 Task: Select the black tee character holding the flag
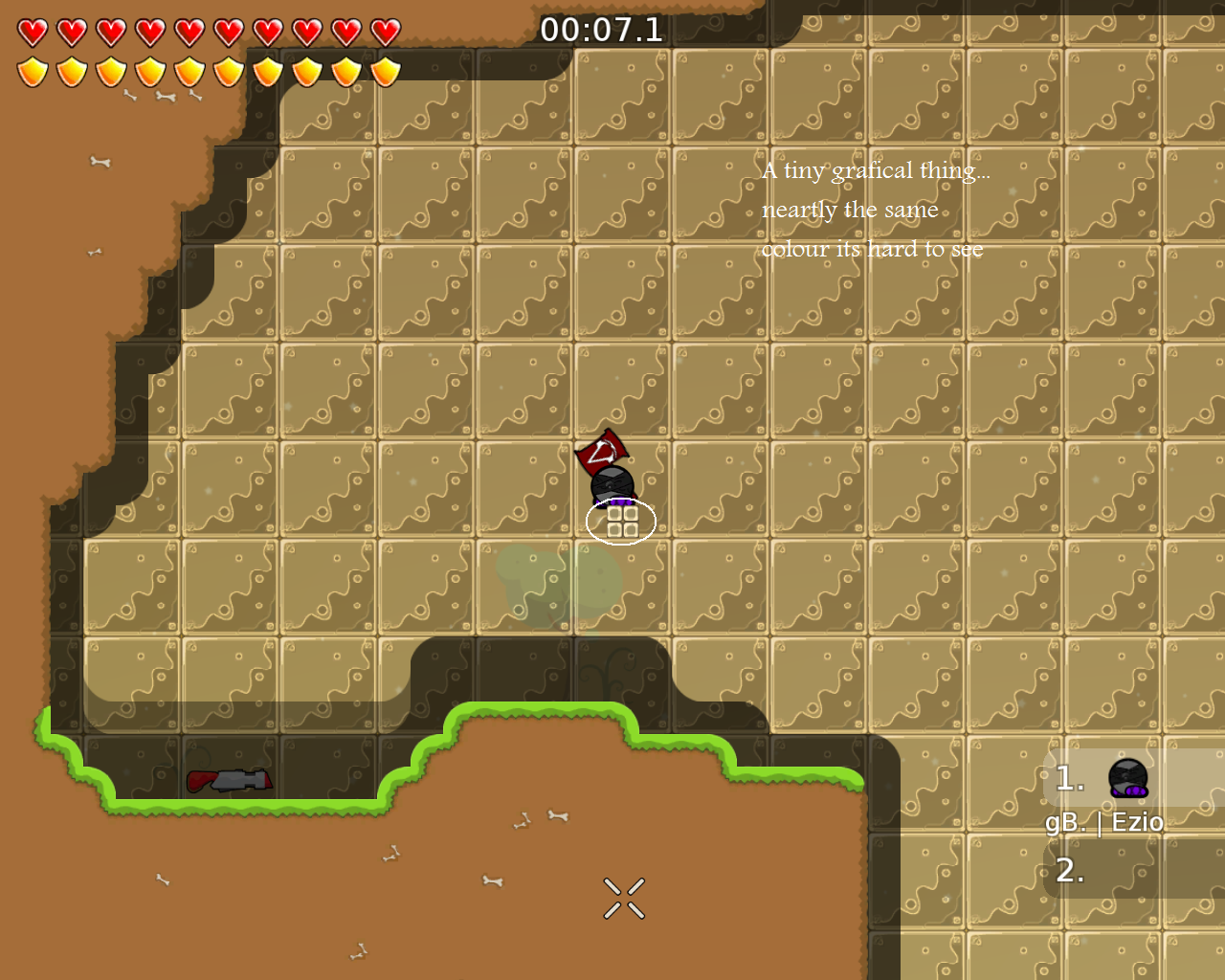pyautogui.click(x=612, y=483)
